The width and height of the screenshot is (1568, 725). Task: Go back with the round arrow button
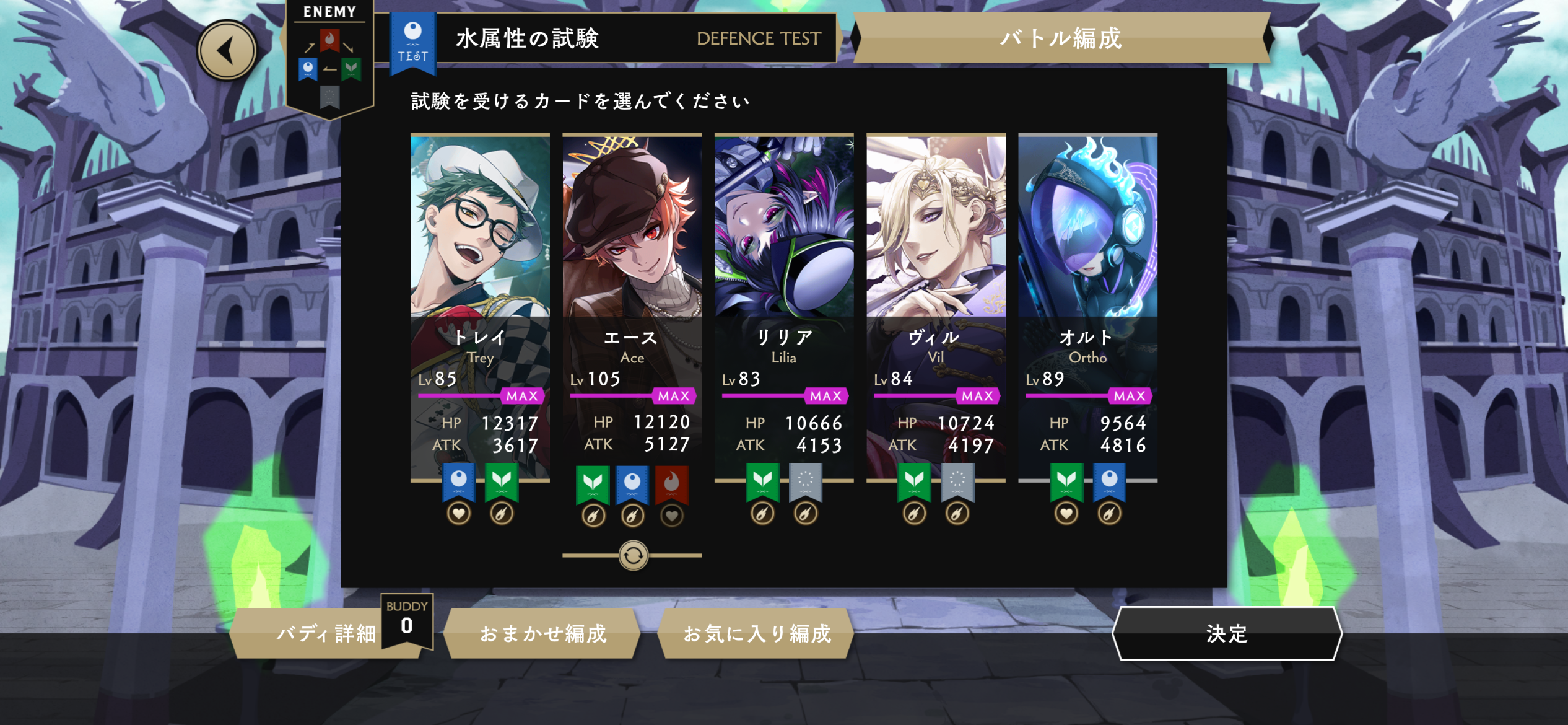click(x=227, y=50)
